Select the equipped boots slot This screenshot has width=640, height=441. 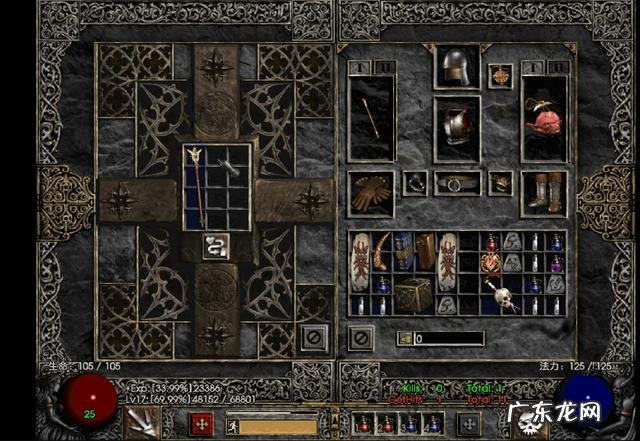tap(544, 192)
